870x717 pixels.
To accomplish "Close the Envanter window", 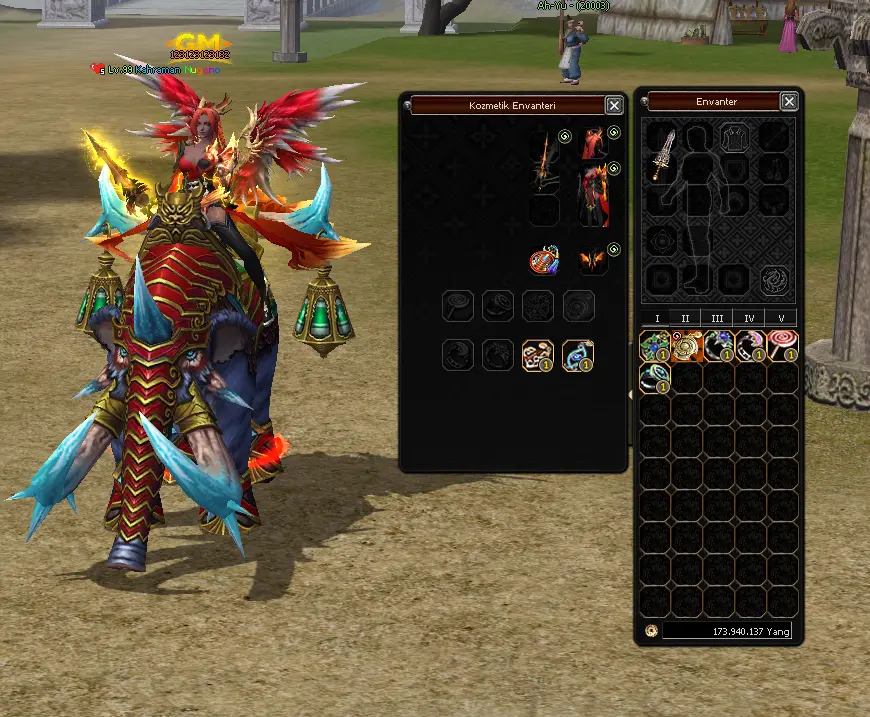I will pos(789,102).
